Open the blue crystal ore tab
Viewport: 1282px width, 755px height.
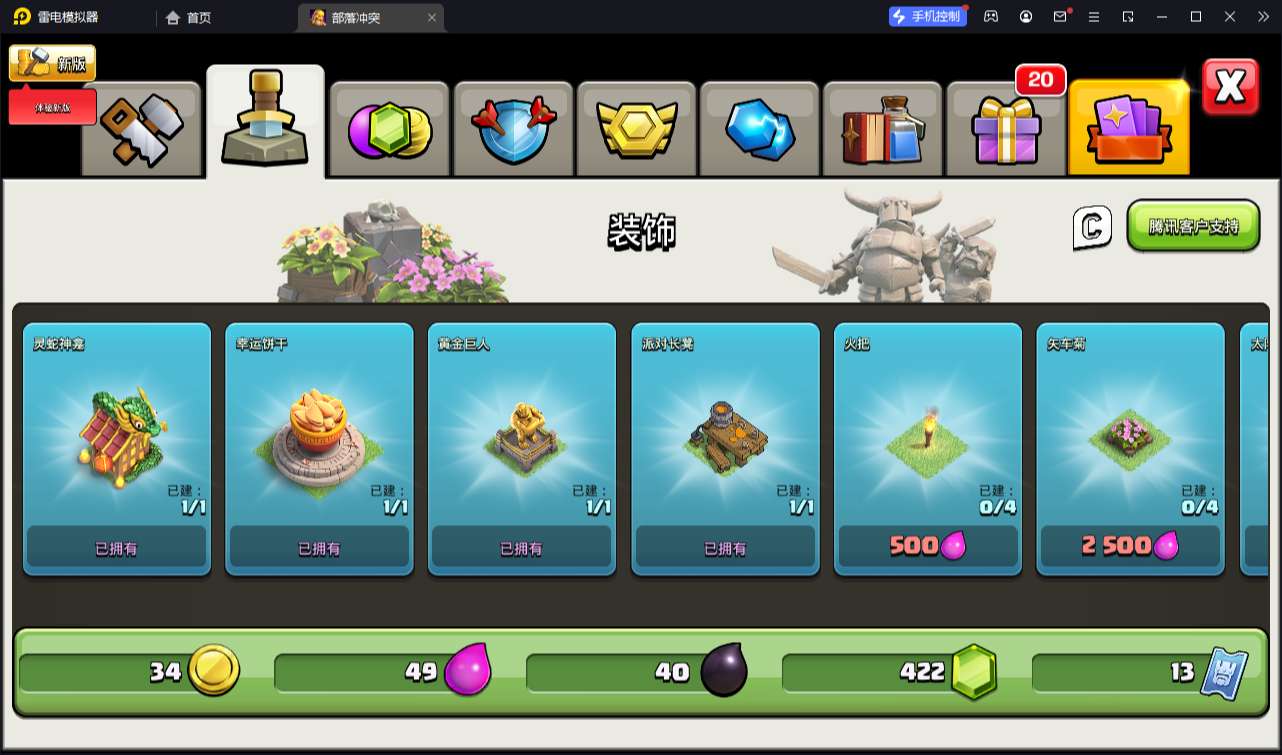point(760,130)
